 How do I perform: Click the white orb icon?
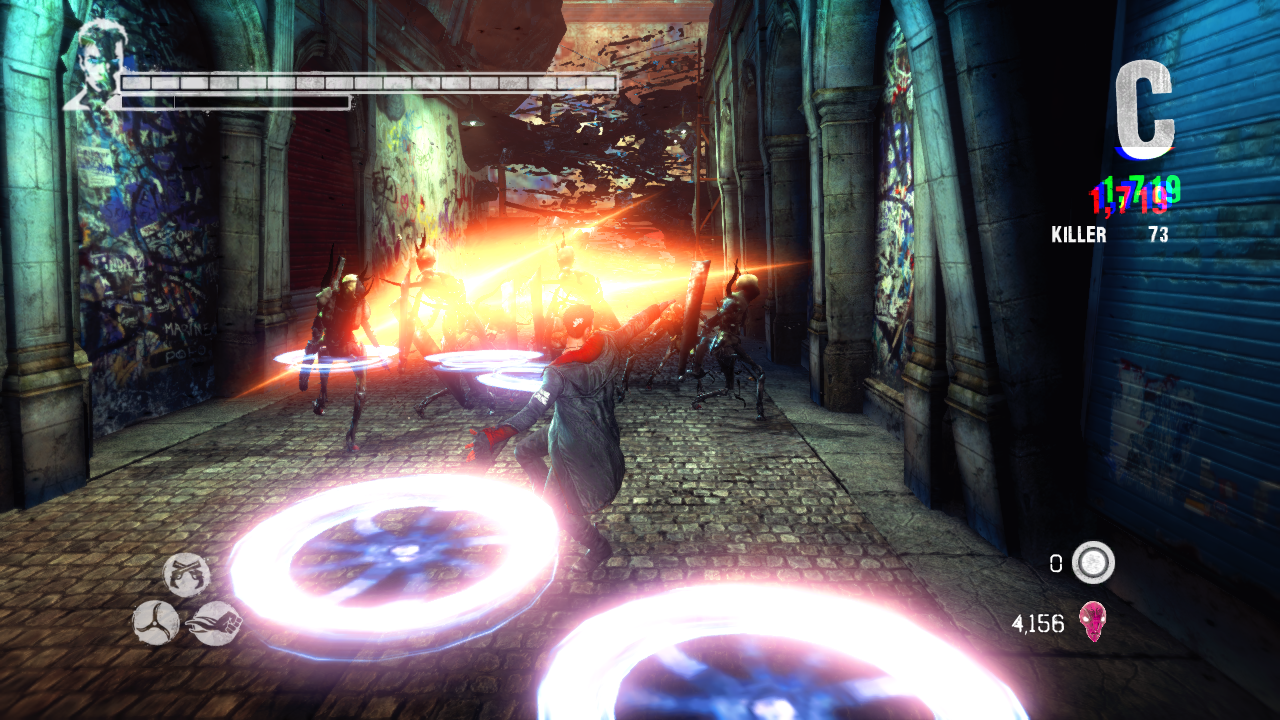[x=1093, y=563]
